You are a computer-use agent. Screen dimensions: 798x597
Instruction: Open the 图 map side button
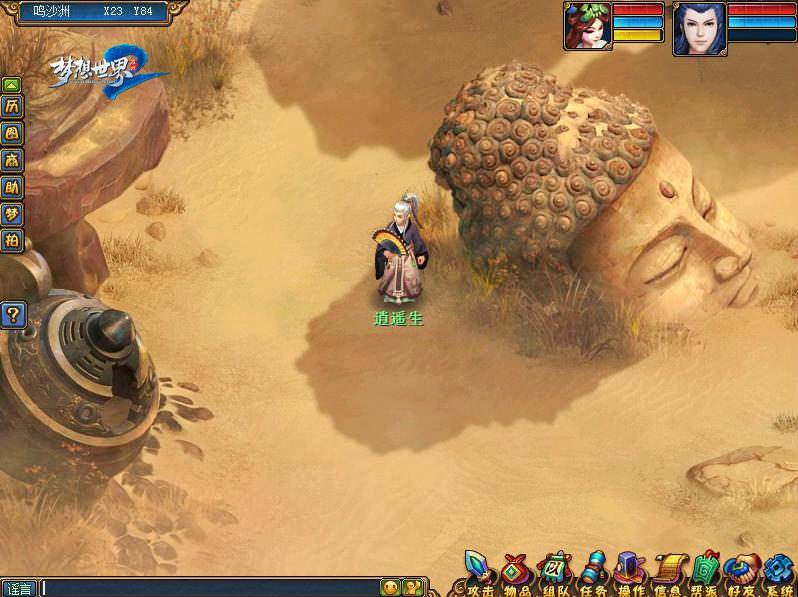(x=12, y=132)
